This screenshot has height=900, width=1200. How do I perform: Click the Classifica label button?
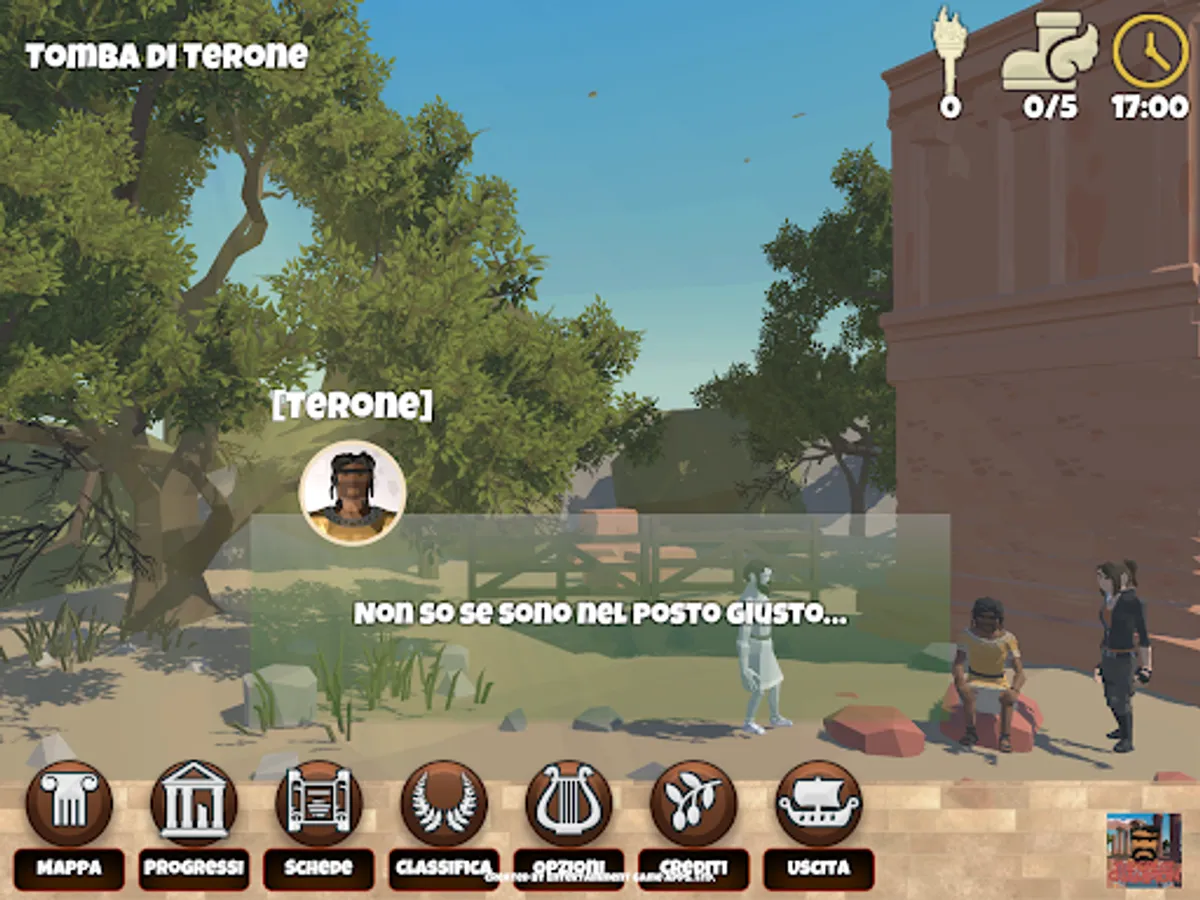[x=444, y=866]
